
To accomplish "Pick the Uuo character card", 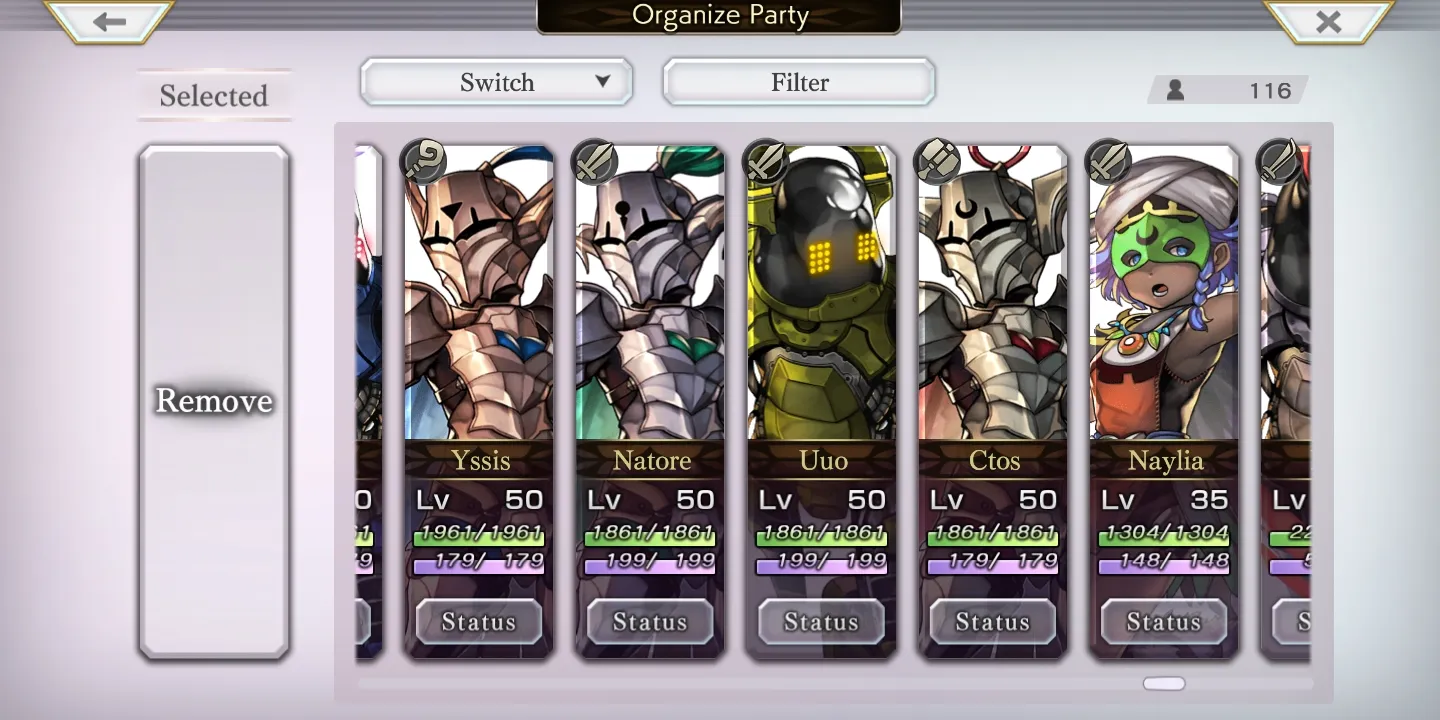I will click(x=821, y=300).
